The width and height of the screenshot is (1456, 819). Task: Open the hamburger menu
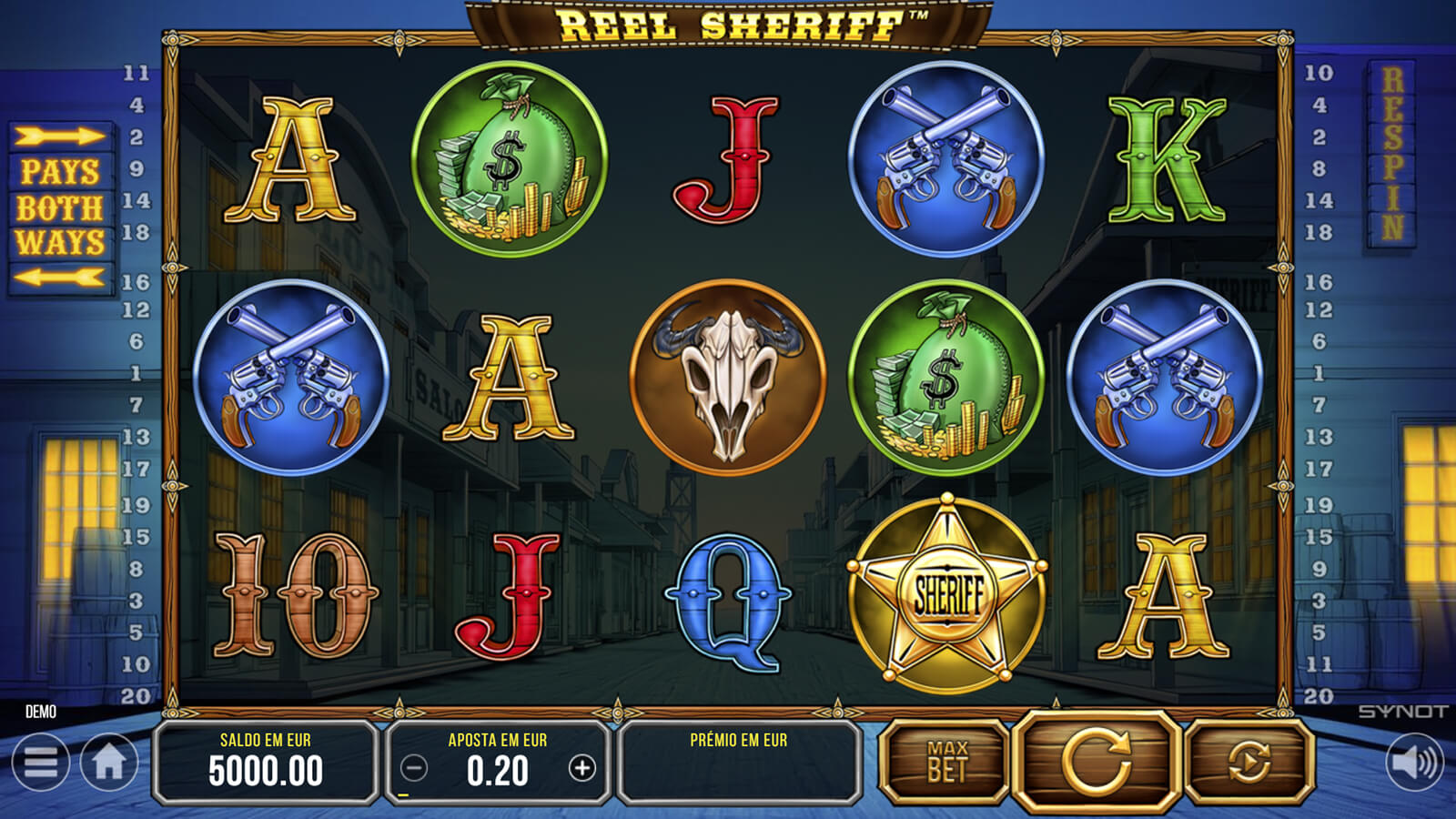coord(41,763)
